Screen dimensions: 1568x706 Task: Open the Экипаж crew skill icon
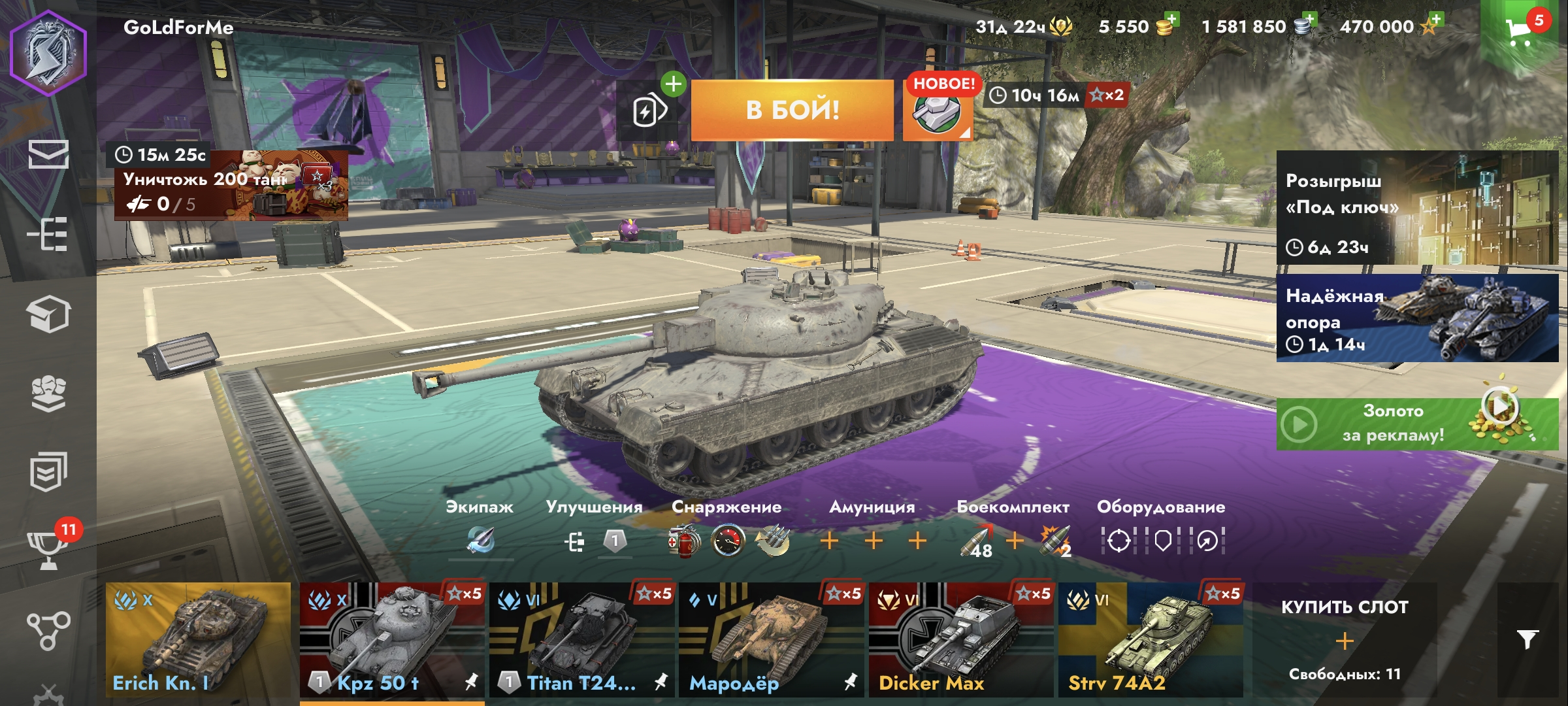480,541
